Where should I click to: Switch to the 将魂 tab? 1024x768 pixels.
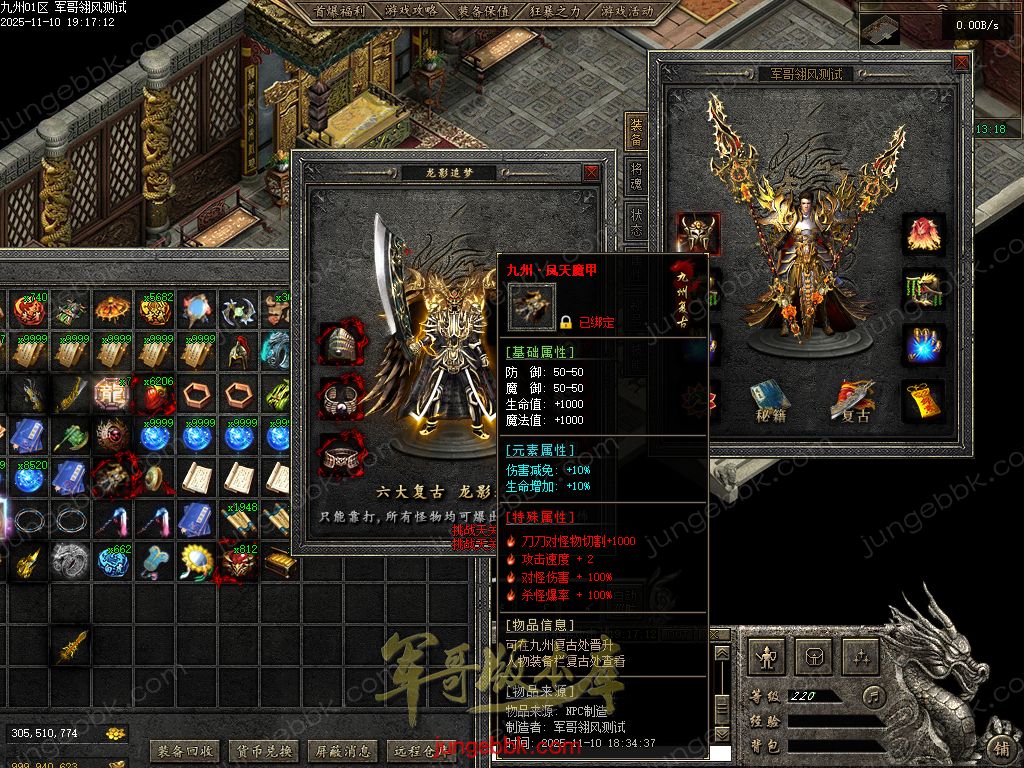pos(636,177)
